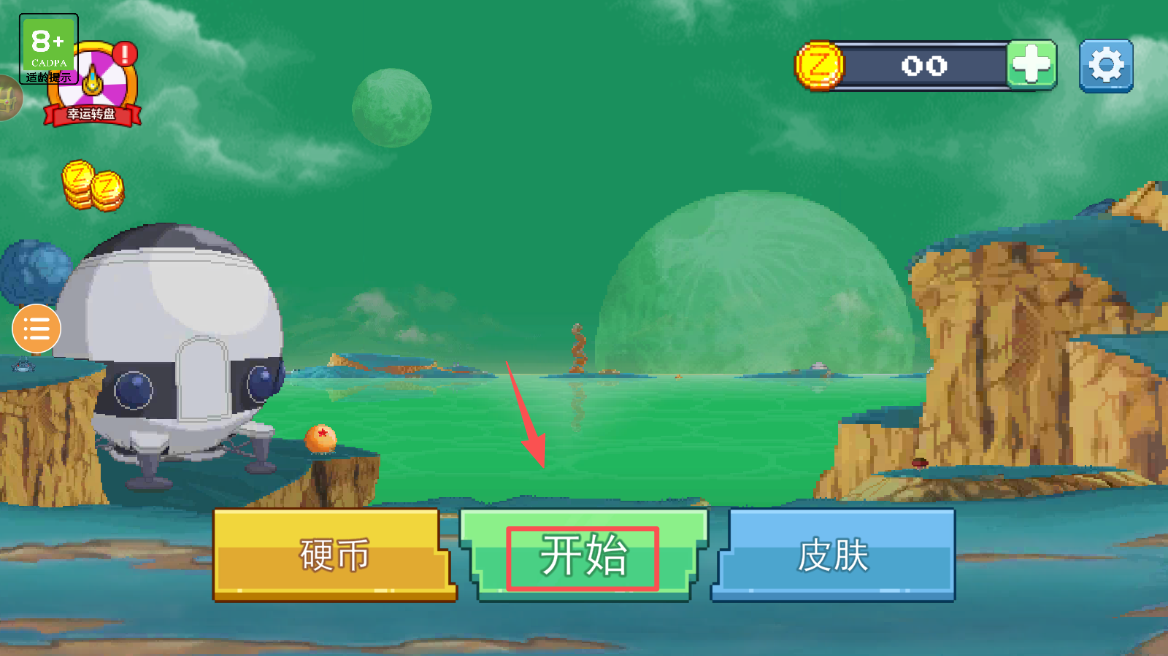The width and height of the screenshot is (1168, 656).
Task: Open the 硬币 coins menu
Action: 334,555
